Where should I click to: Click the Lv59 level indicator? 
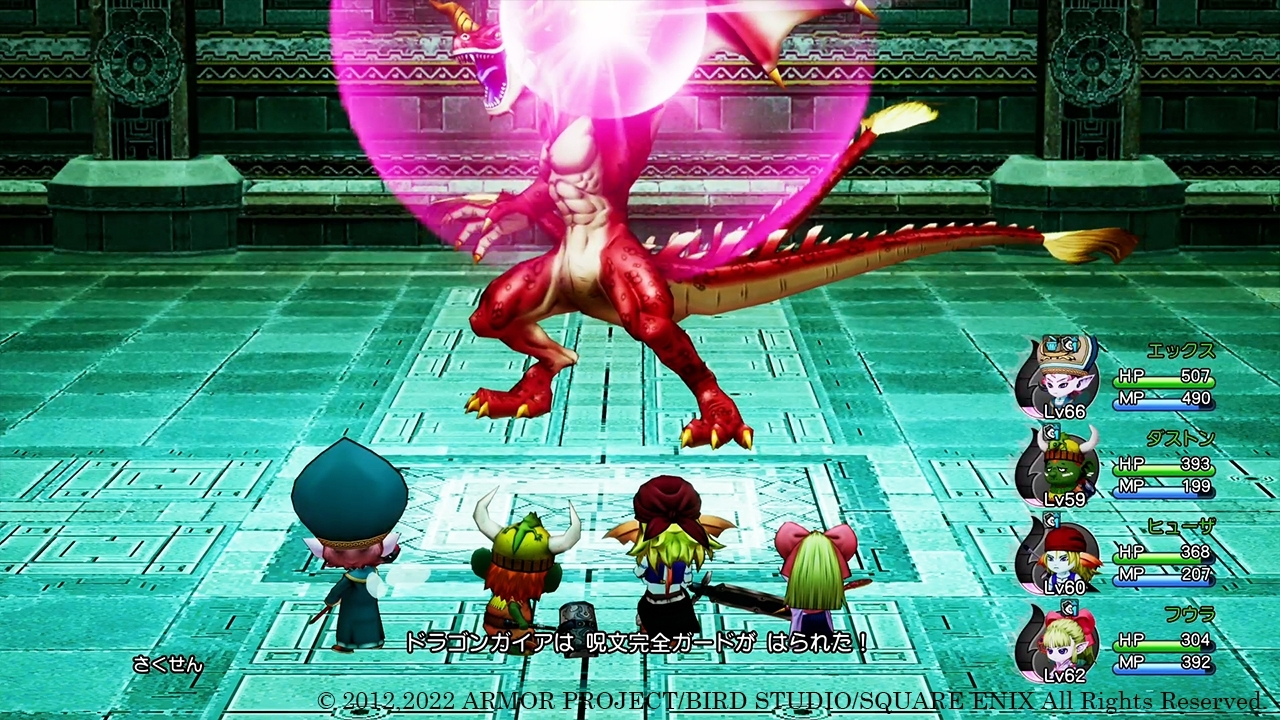point(1066,501)
